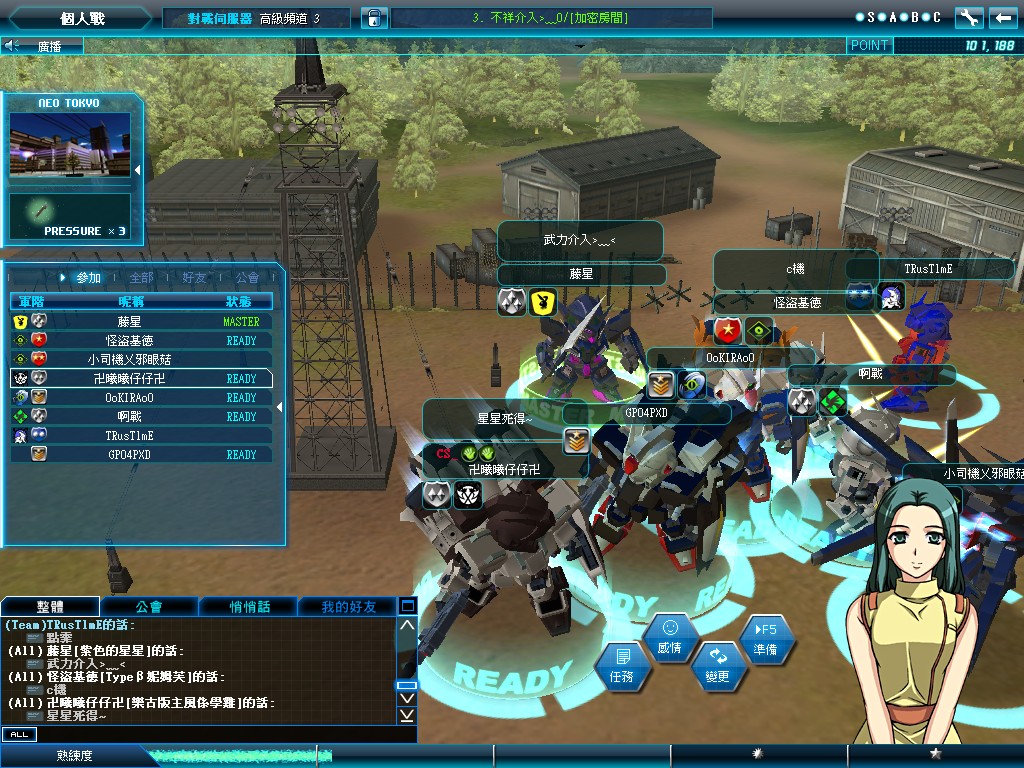
Task: Switch to the 全部 player list tab
Action: (x=141, y=277)
